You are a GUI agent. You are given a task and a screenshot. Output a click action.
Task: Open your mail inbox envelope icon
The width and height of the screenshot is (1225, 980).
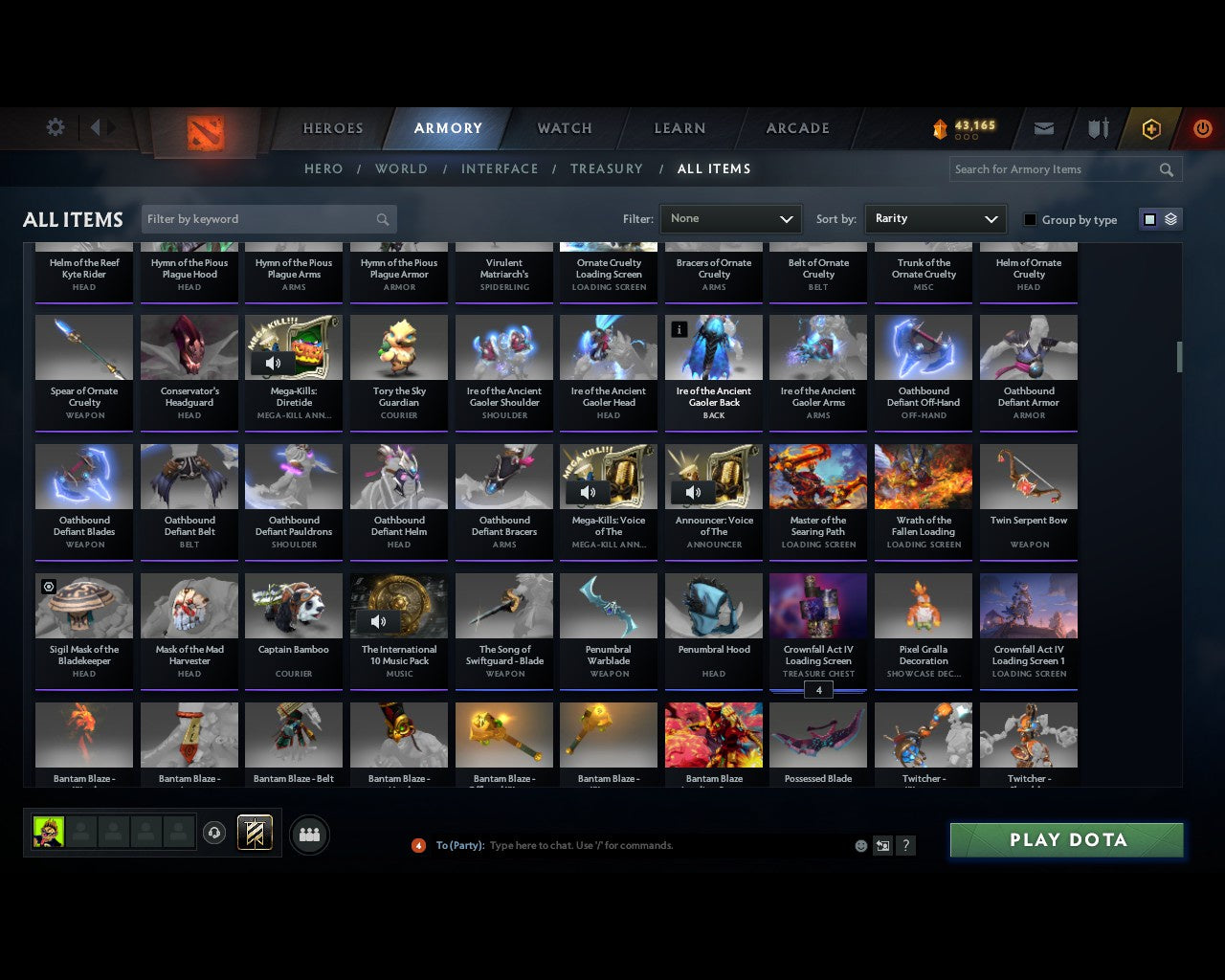tap(1043, 128)
